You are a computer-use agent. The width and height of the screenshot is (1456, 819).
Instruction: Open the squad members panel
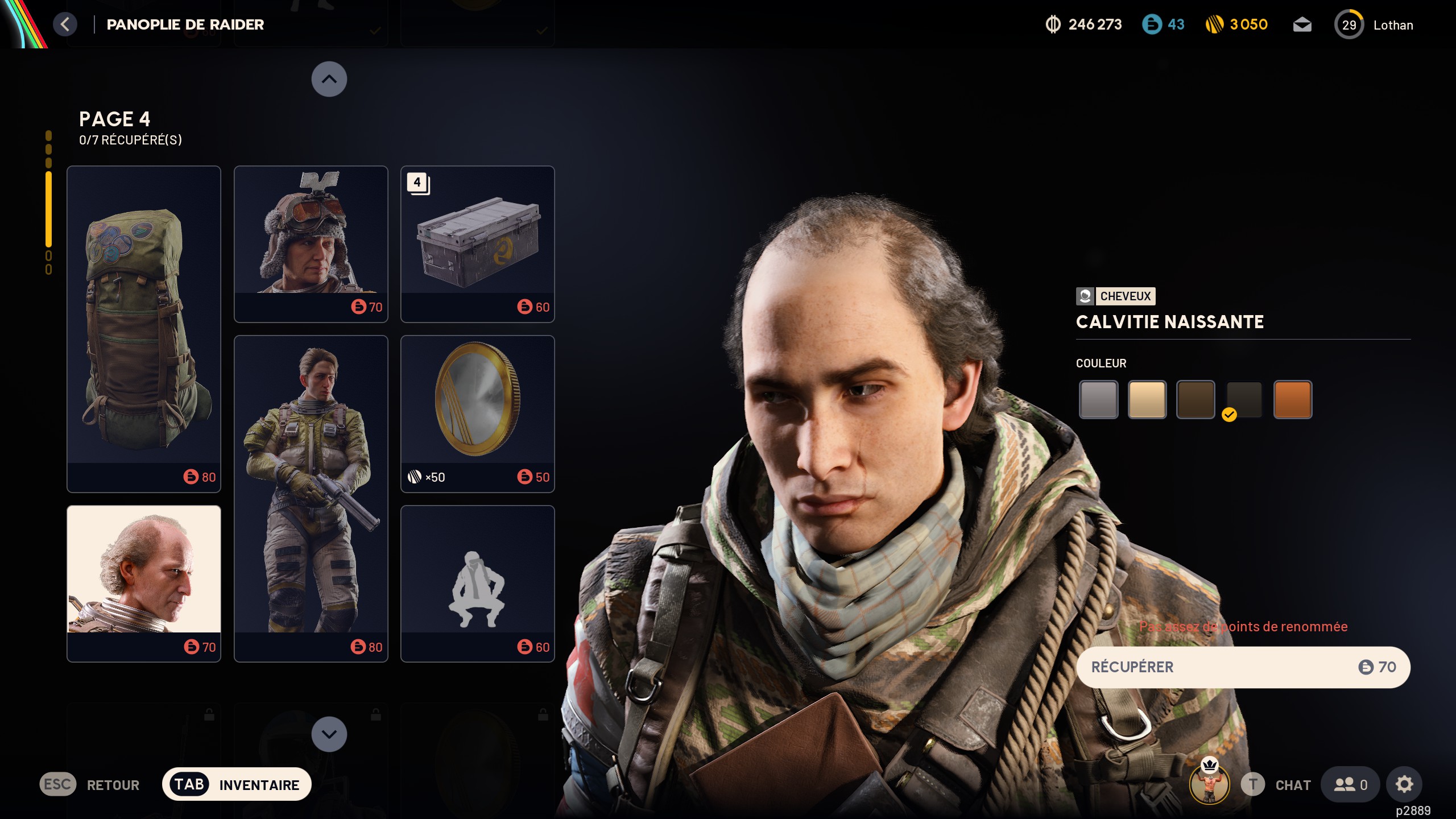(x=1350, y=784)
